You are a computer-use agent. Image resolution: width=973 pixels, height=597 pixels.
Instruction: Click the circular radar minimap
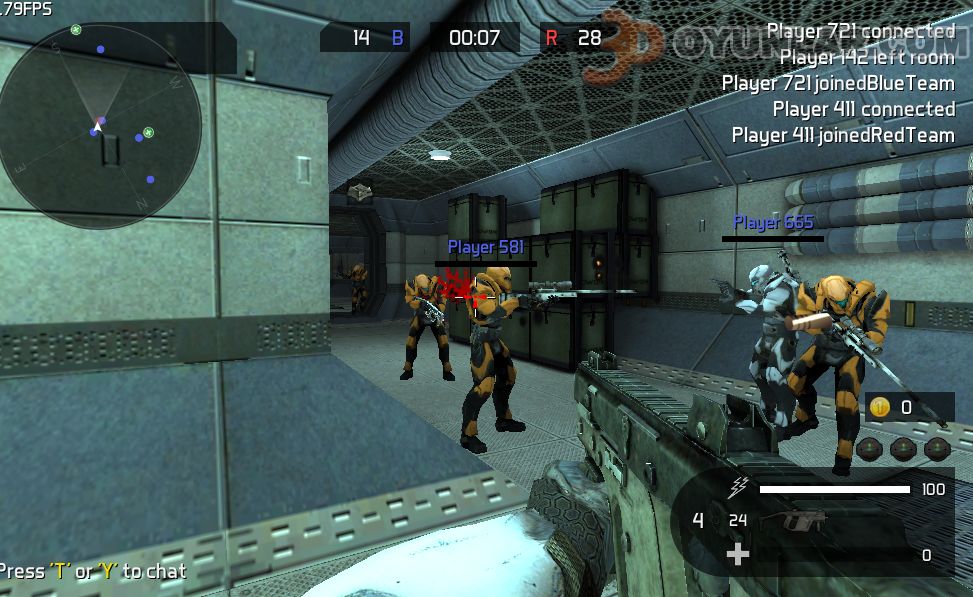pos(100,125)
